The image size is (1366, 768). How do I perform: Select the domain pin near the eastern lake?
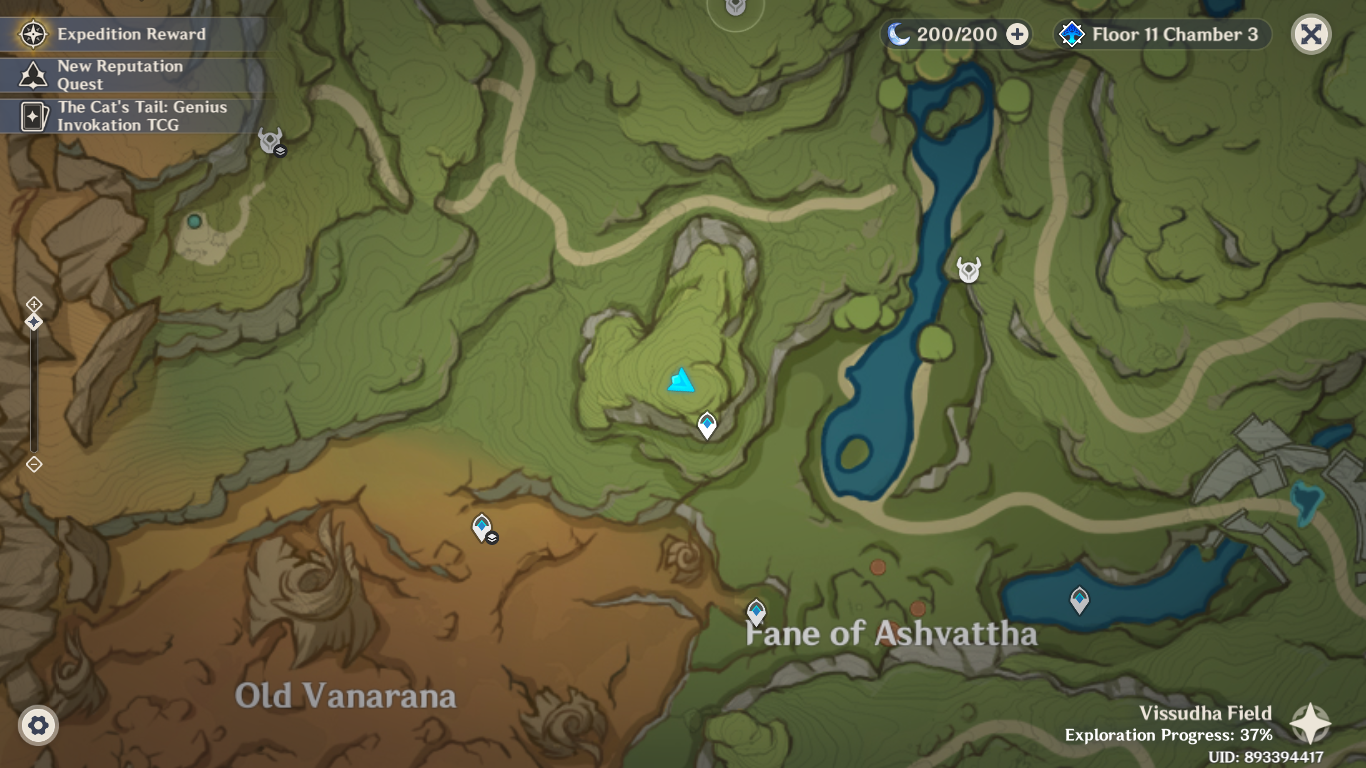pyautogui.click(x=1079, y=598)
